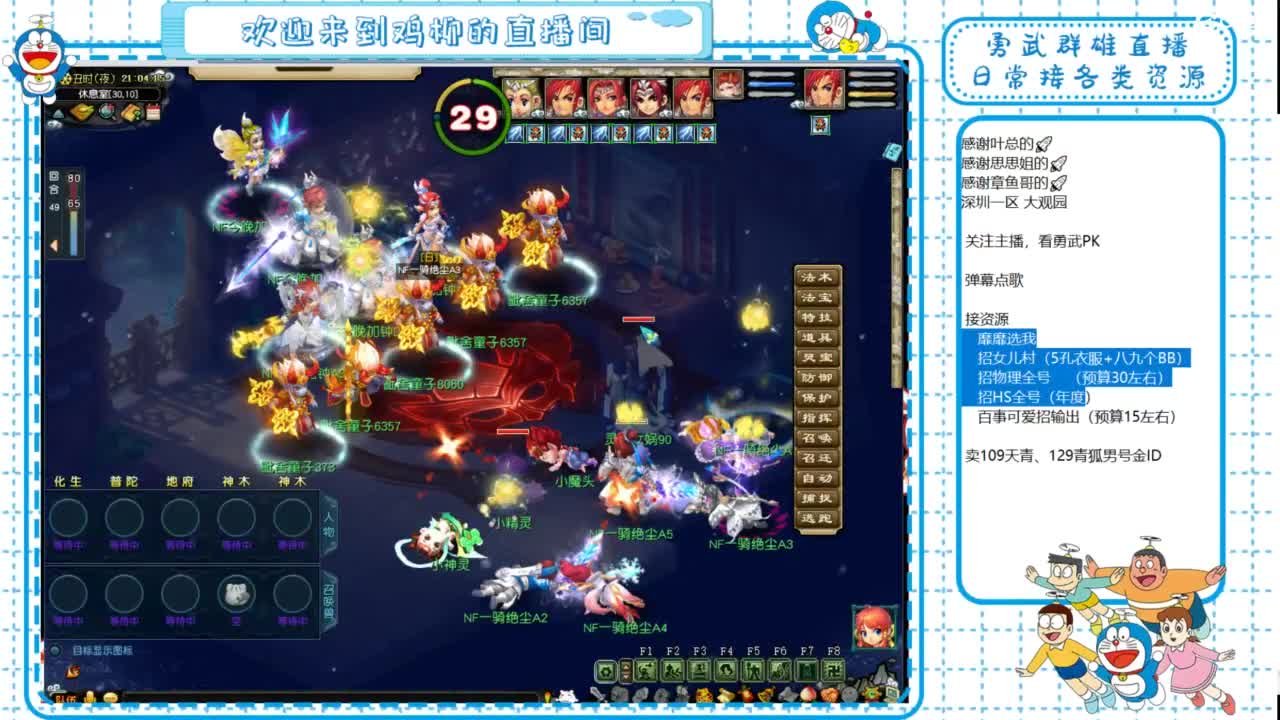
Task: Open the gear settings icon in the hotkey bar
Action: coord(606,670)
